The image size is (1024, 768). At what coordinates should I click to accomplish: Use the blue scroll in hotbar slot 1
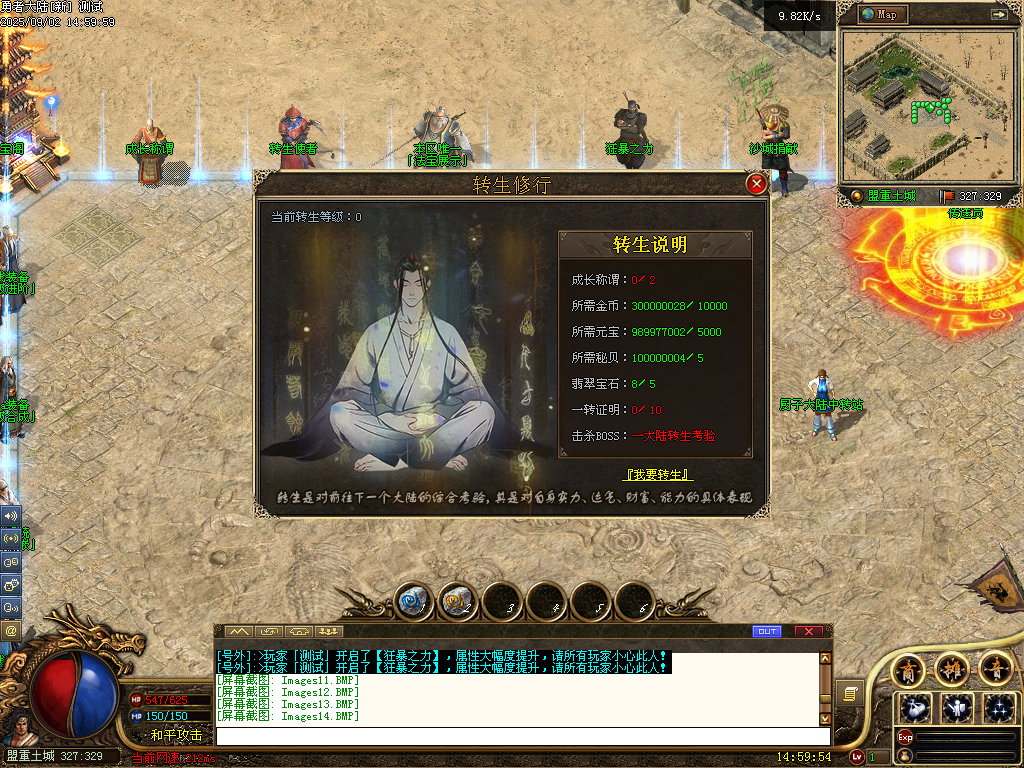pos(415,601)
